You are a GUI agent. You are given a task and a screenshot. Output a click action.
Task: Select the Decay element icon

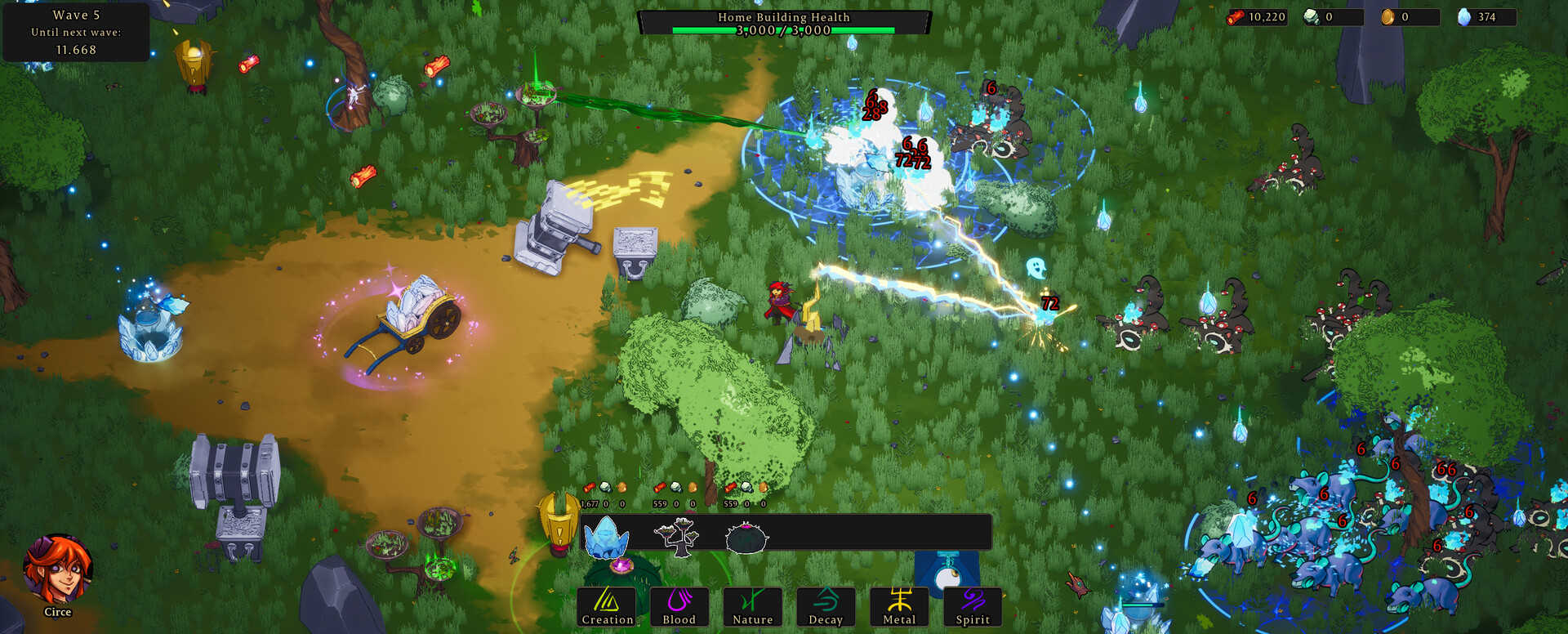click(x=826, y=607)
